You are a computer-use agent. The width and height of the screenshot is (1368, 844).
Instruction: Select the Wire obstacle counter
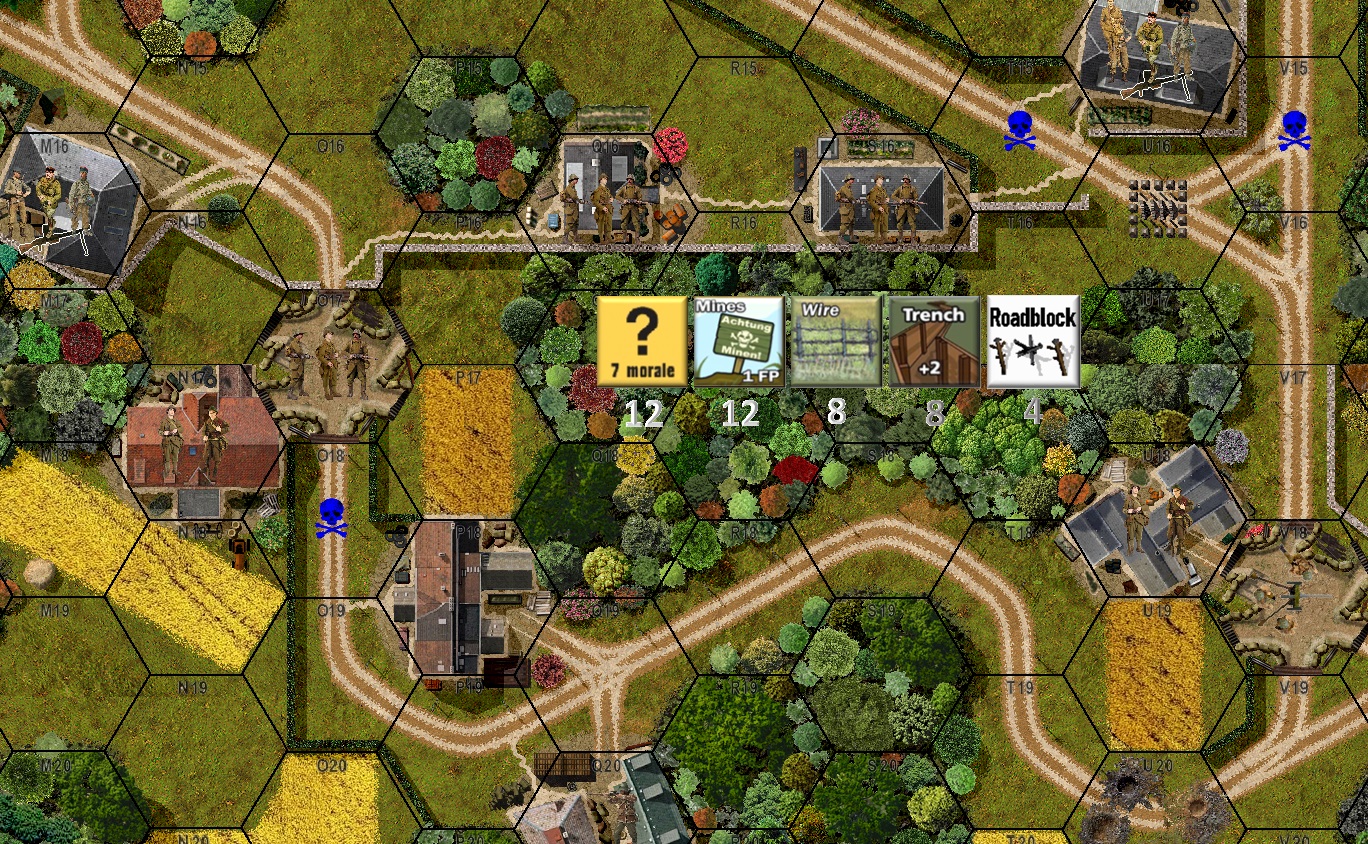pos(835,342)
